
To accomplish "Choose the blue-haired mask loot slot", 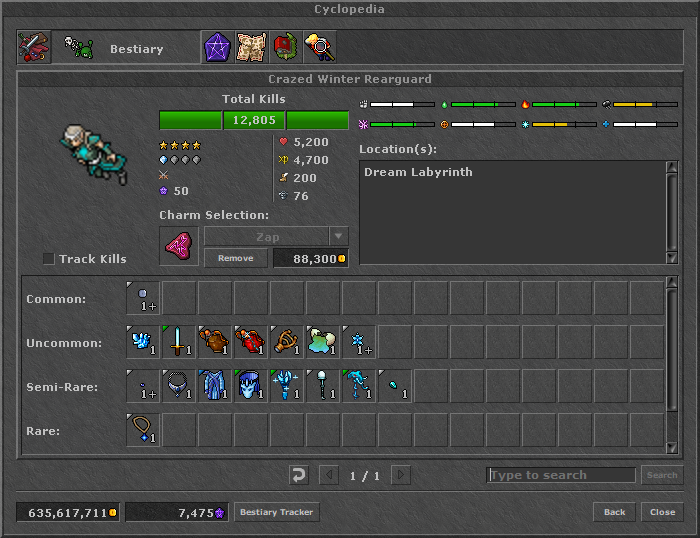I will click(251, 386).
